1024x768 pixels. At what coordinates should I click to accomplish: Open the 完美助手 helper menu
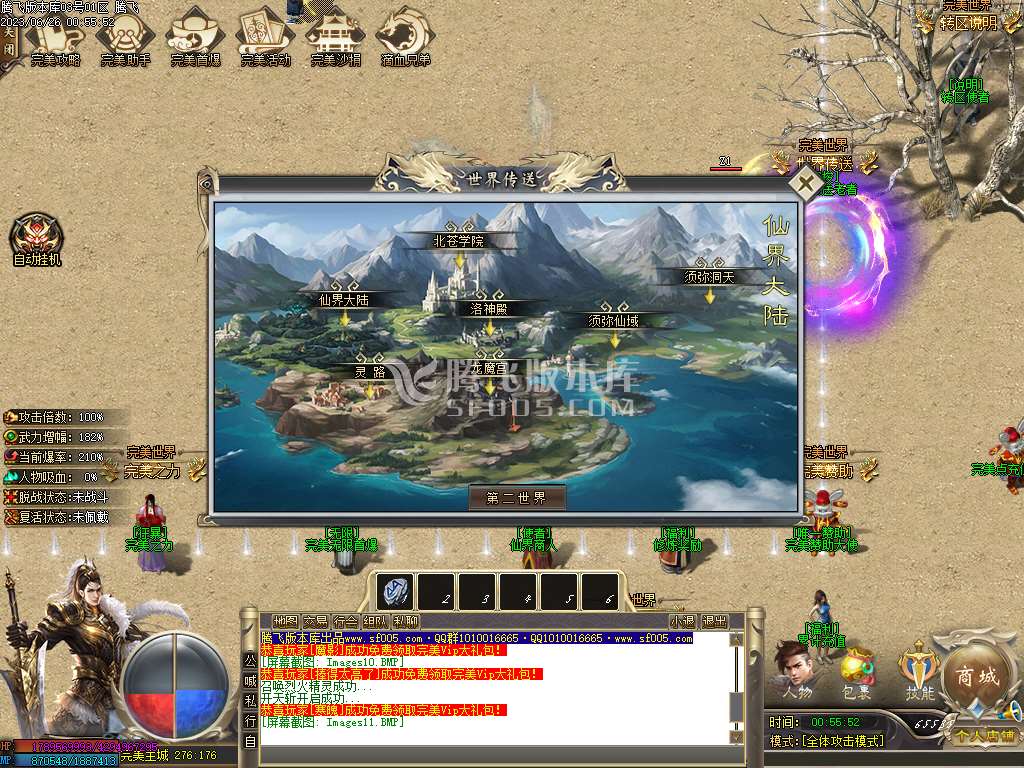tap(125, 38)
